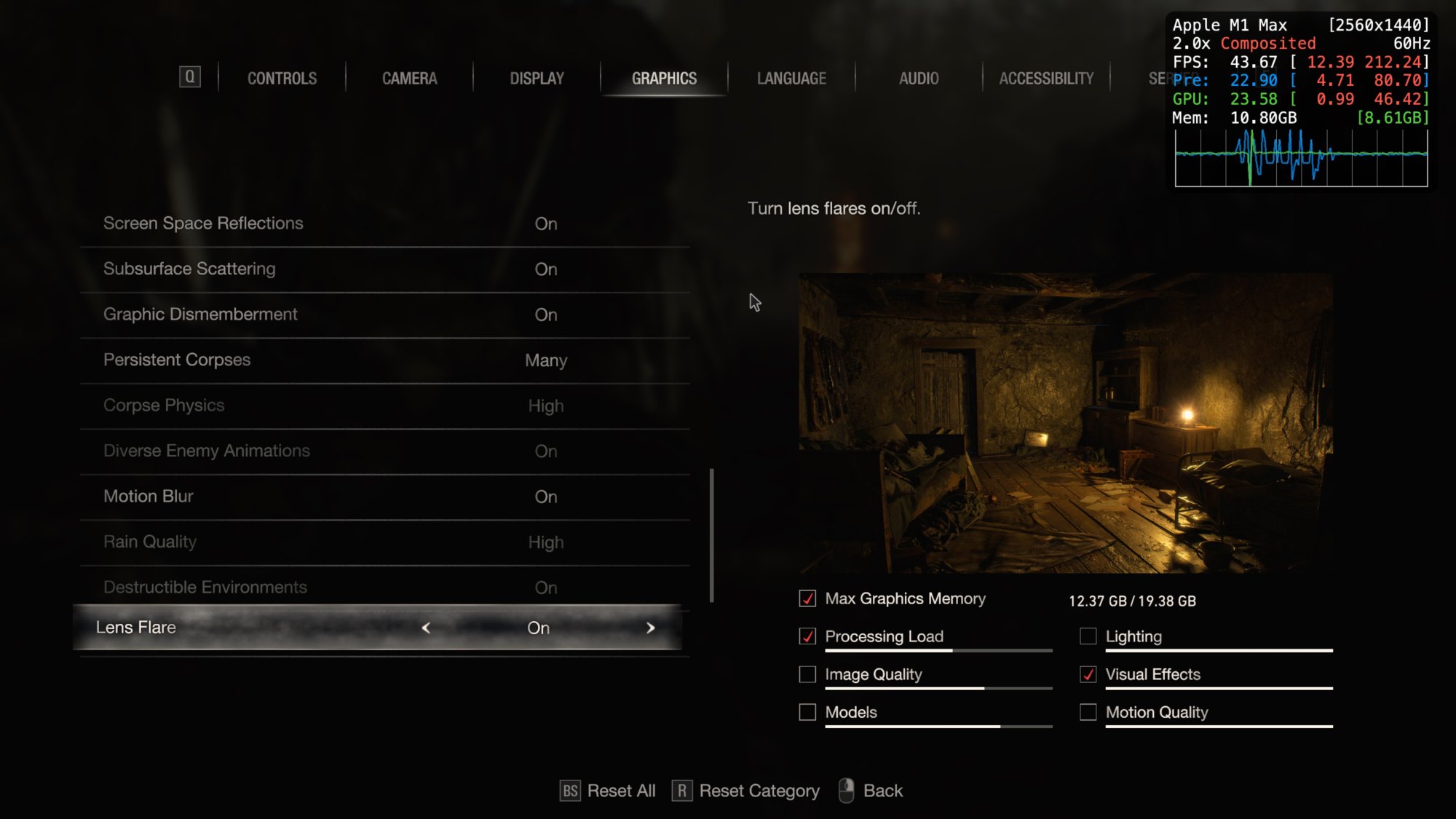This screenshot has height=819, width=1456.
Task: Click Reset Category at the bottom
Action: (746, 791)
